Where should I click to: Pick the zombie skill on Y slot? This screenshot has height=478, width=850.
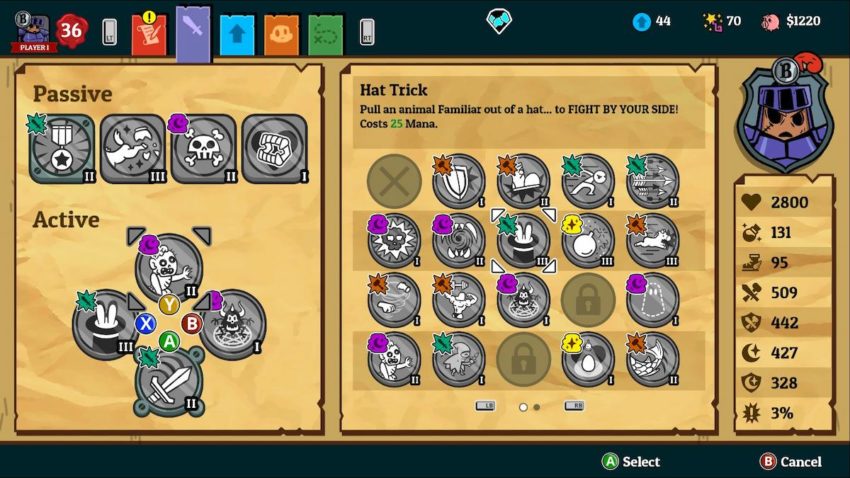pyautogui.click(x=168, y=267)
